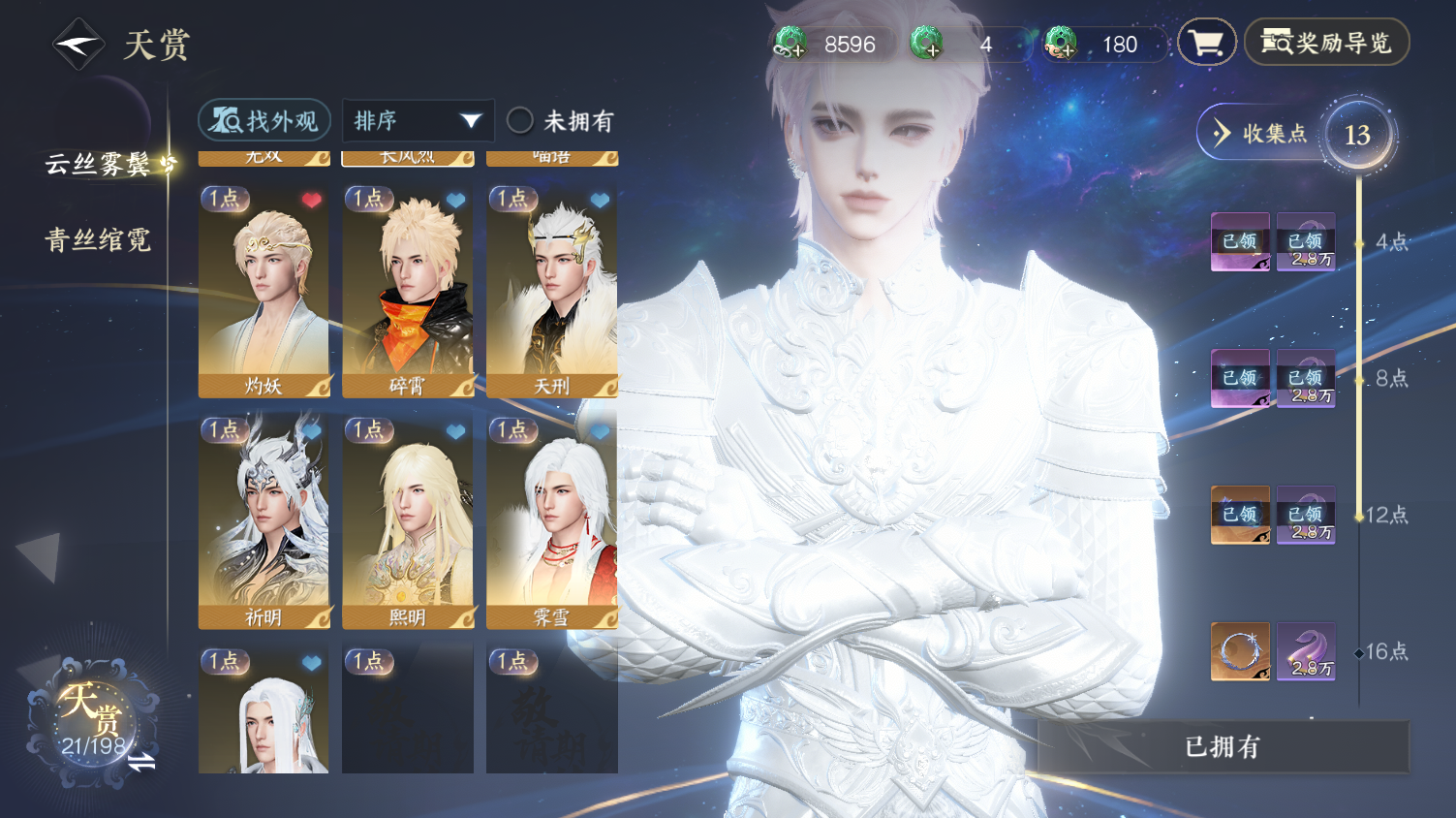
Task: Switch to the 云丝雾鬓 tab
Action: (98, 165)
